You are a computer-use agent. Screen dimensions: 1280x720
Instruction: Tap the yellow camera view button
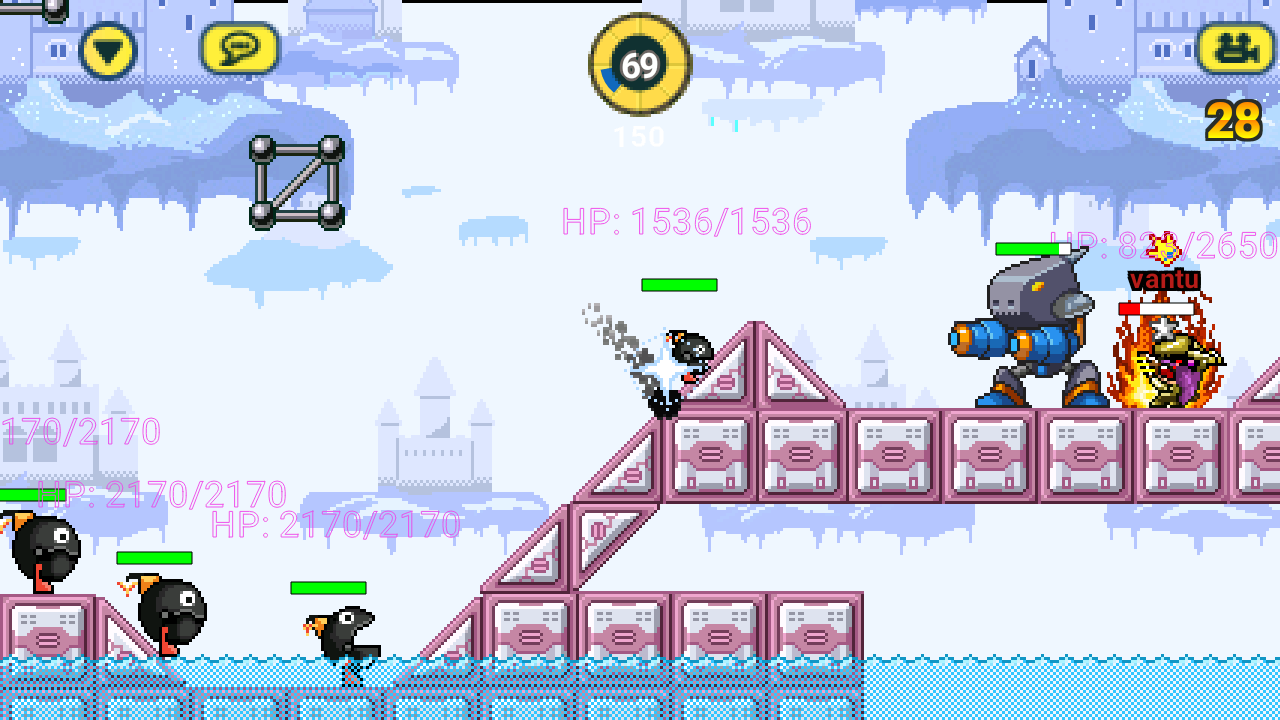click(x=1237, y=48)
